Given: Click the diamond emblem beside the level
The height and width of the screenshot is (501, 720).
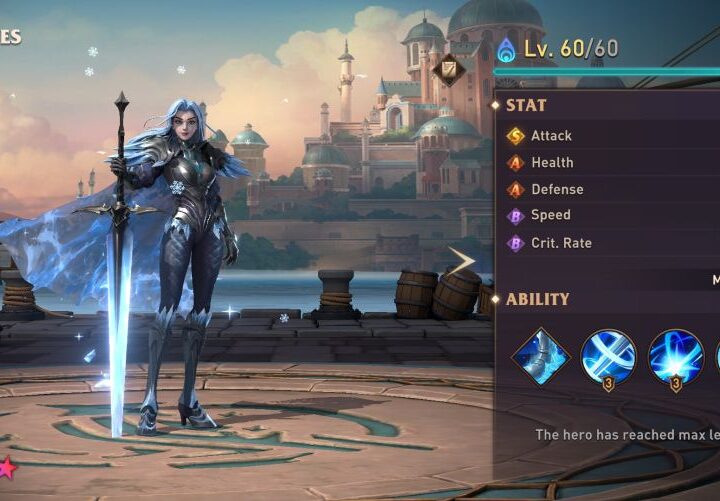Looking at the screenshot, I should pos(448,68).
